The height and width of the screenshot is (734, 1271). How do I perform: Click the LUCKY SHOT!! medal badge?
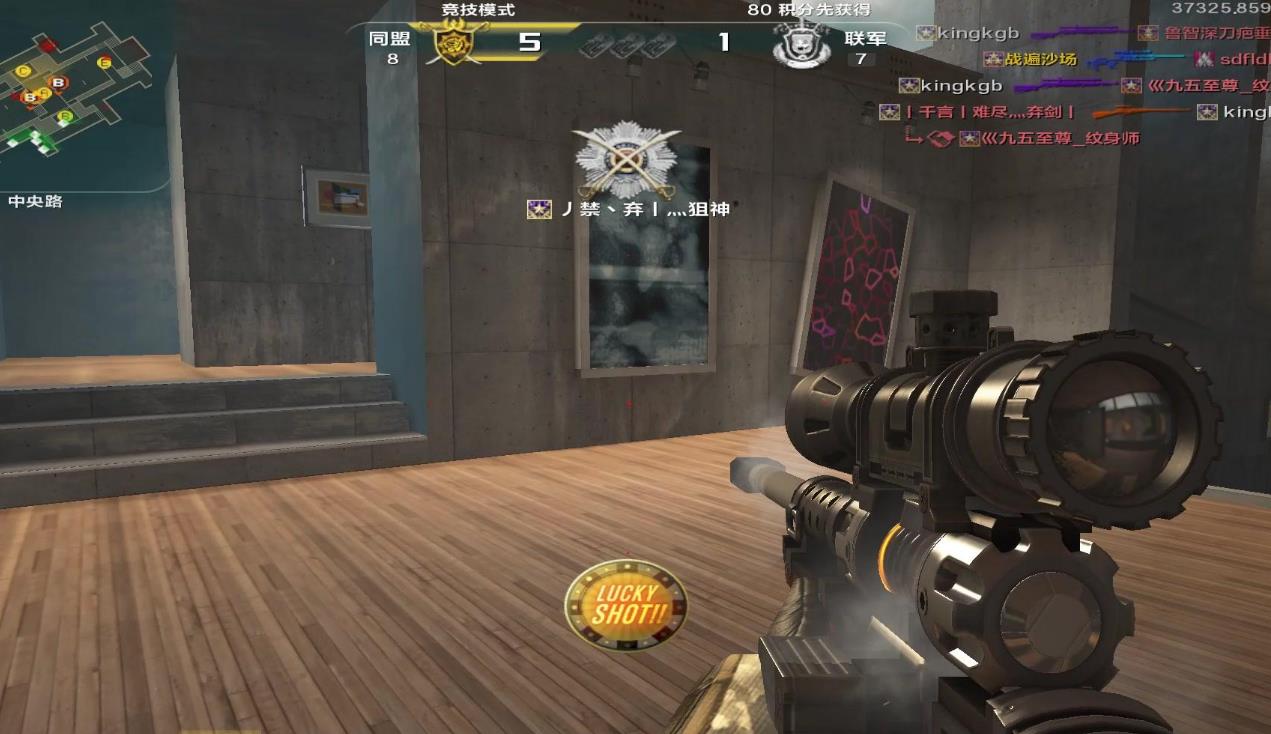coord(626,605)
